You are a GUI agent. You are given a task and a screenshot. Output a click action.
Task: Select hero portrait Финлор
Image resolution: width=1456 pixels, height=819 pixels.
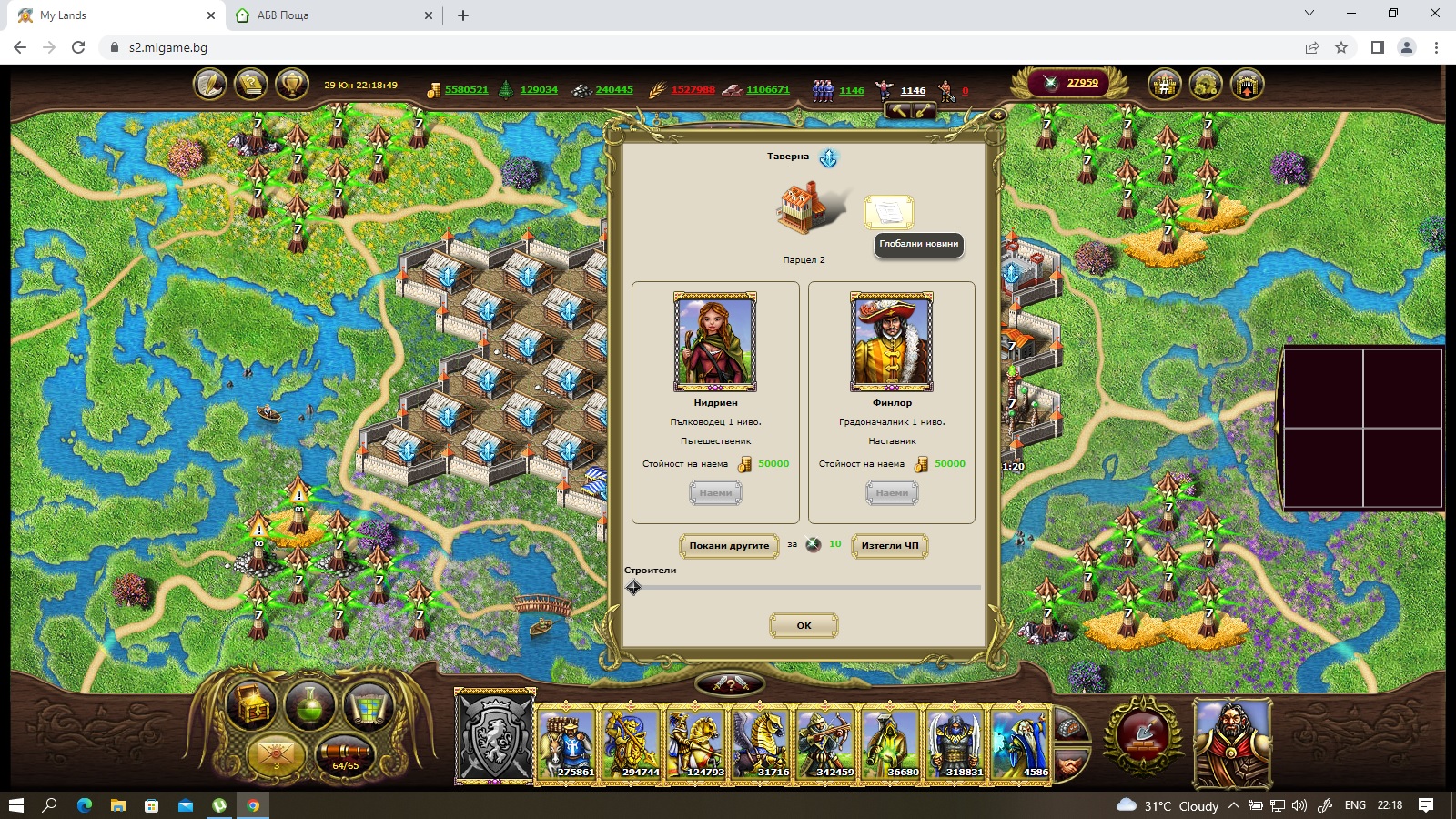892,342
